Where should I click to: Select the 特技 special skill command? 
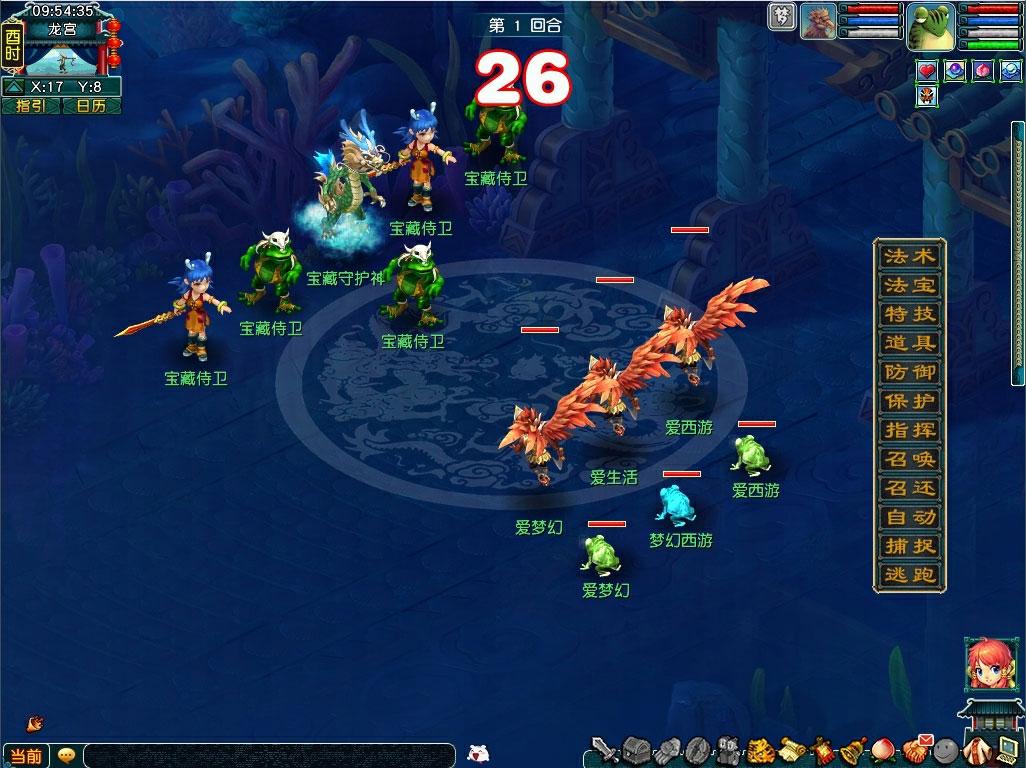[x=909, y=314]
